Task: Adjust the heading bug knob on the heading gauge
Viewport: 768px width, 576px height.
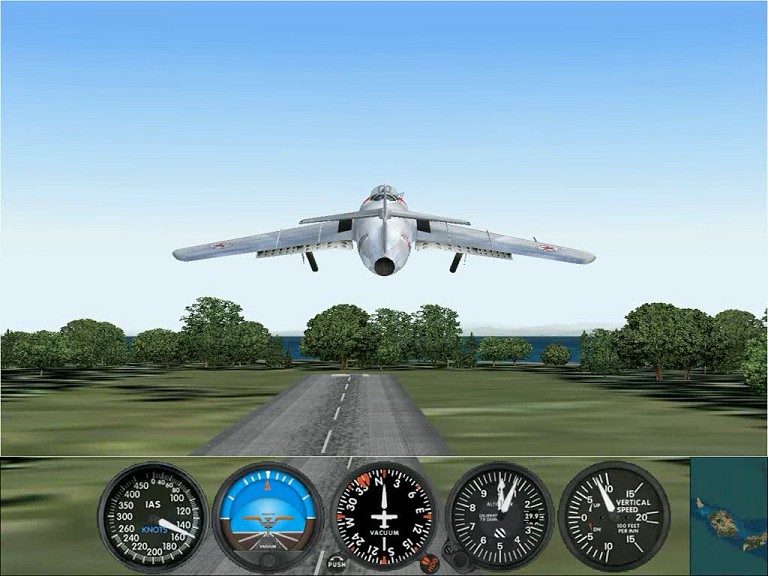Action: click(430, 562)
